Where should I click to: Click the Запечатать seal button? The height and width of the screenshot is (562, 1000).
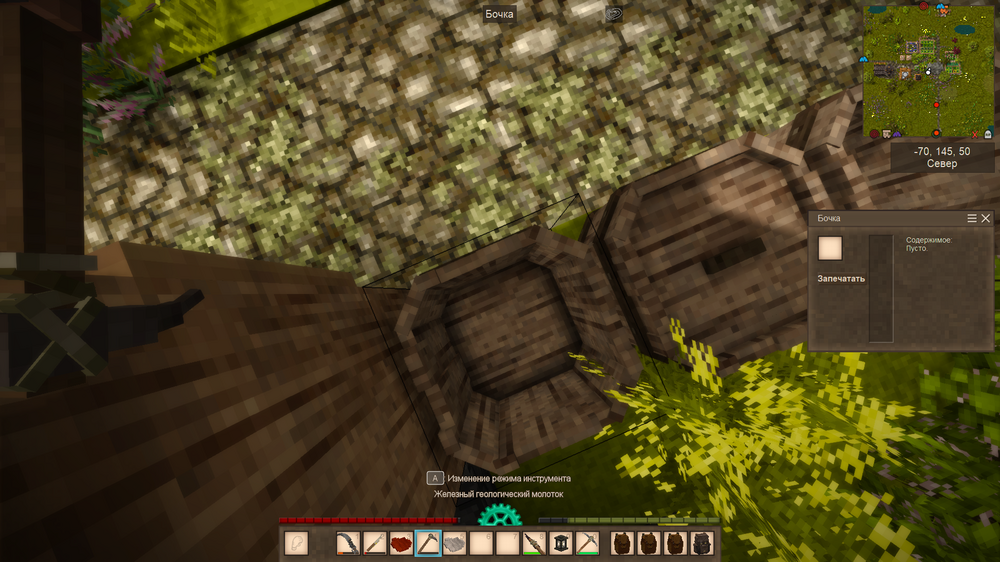click(841, 278)
